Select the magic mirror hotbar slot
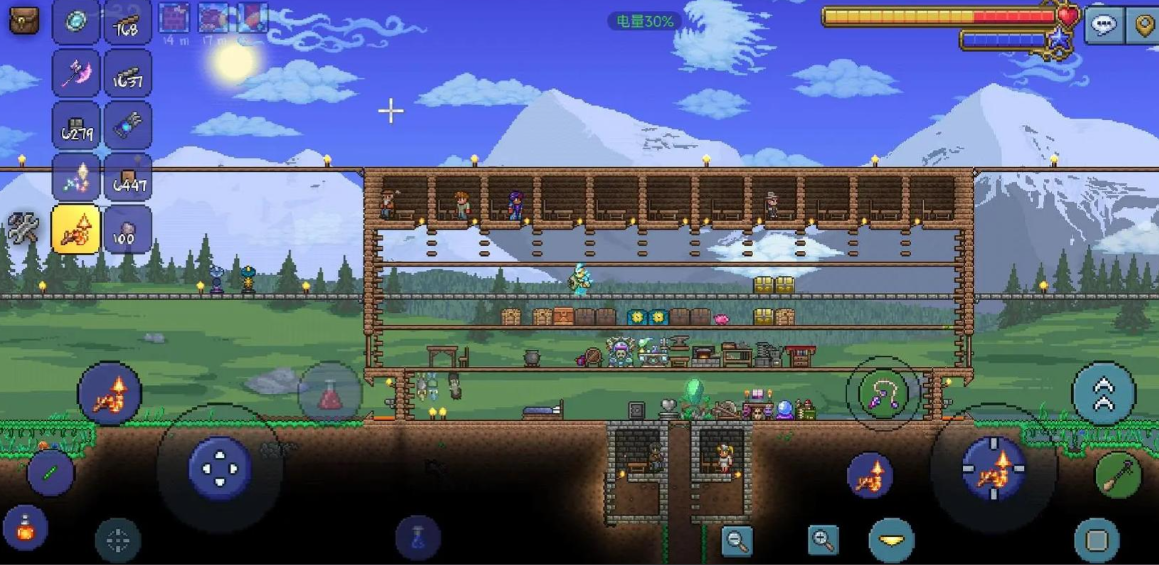The image size is (1159, 565). [x=76, y=21]
